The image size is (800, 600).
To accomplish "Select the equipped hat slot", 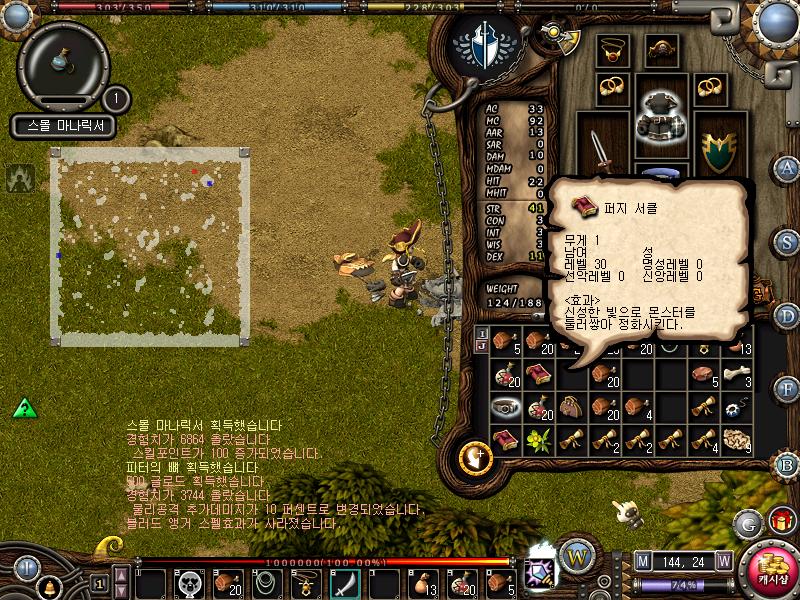I will click(660, 48).
